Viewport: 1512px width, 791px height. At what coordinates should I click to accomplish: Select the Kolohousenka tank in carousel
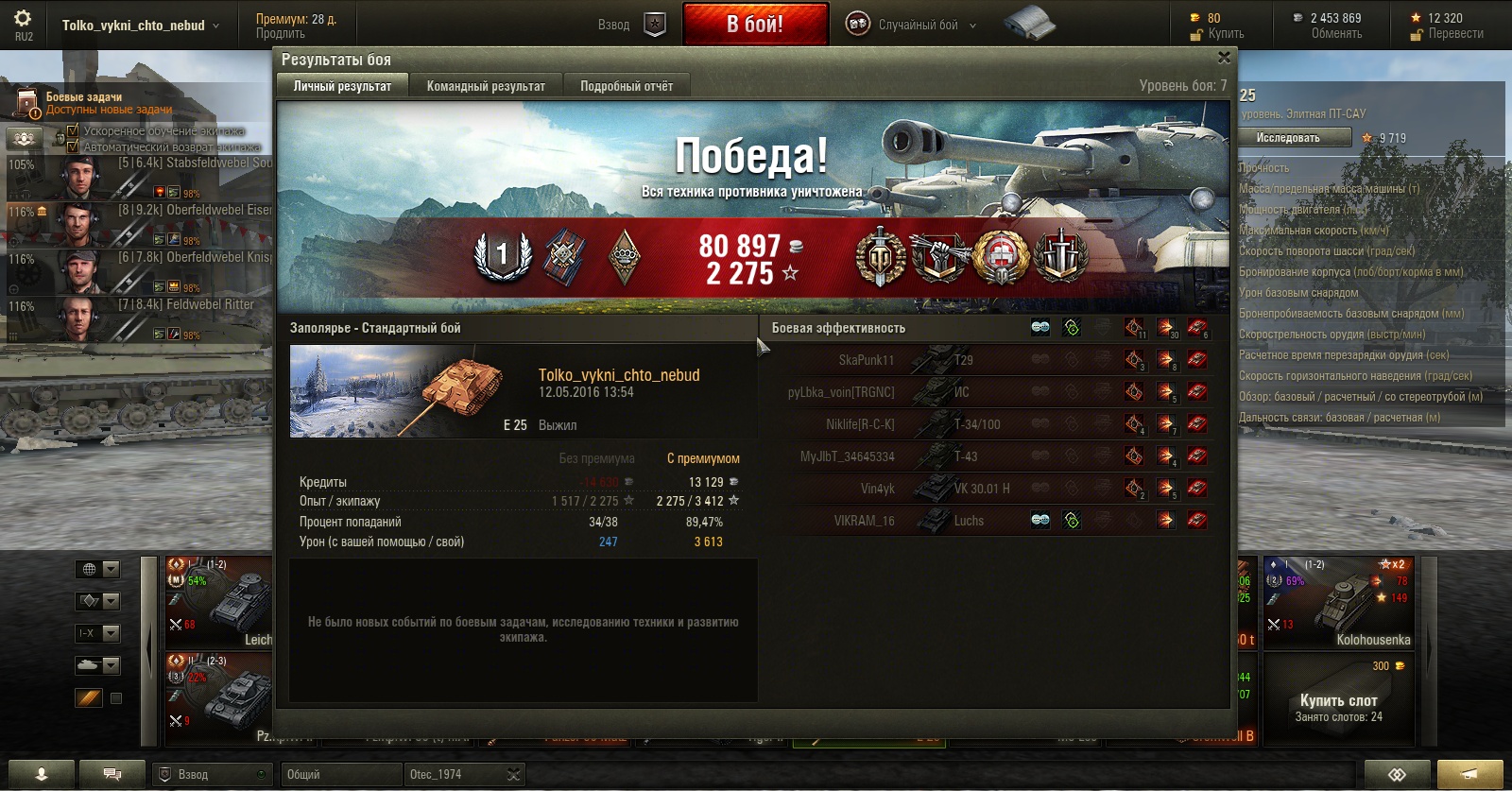click(x=1338, y=601)
